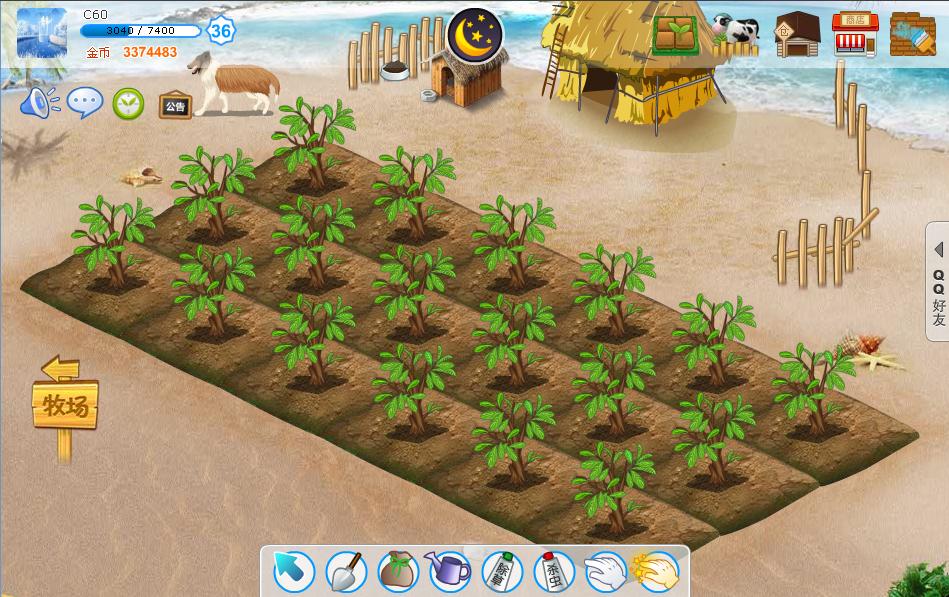Viewport: 949px width, 597px height.
Task: Select the 除草 weed killer bottle
Action: pyautogui.click(x=502, y=572)
